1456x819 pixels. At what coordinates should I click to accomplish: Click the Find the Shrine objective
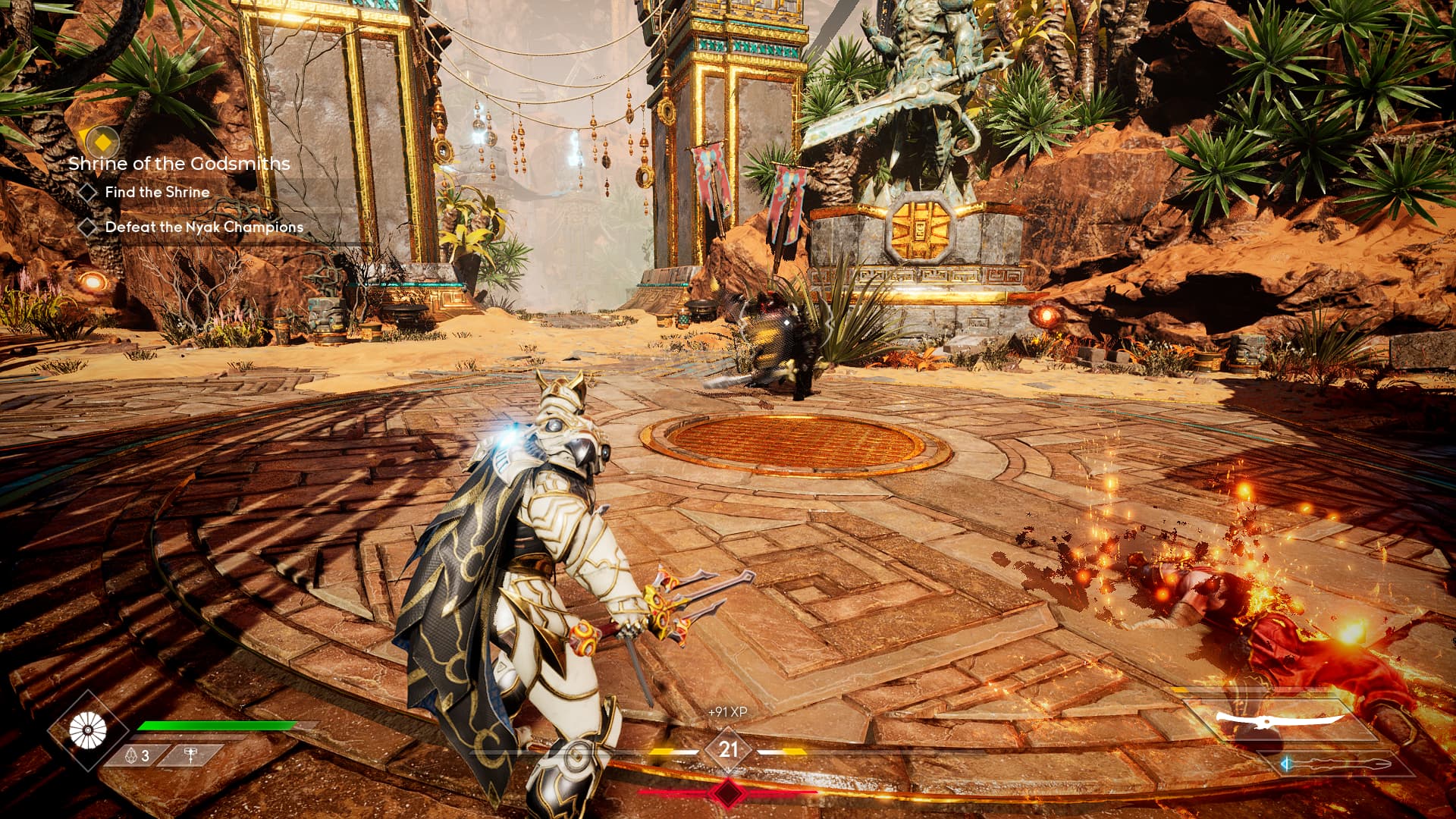(x=157, y=193)
